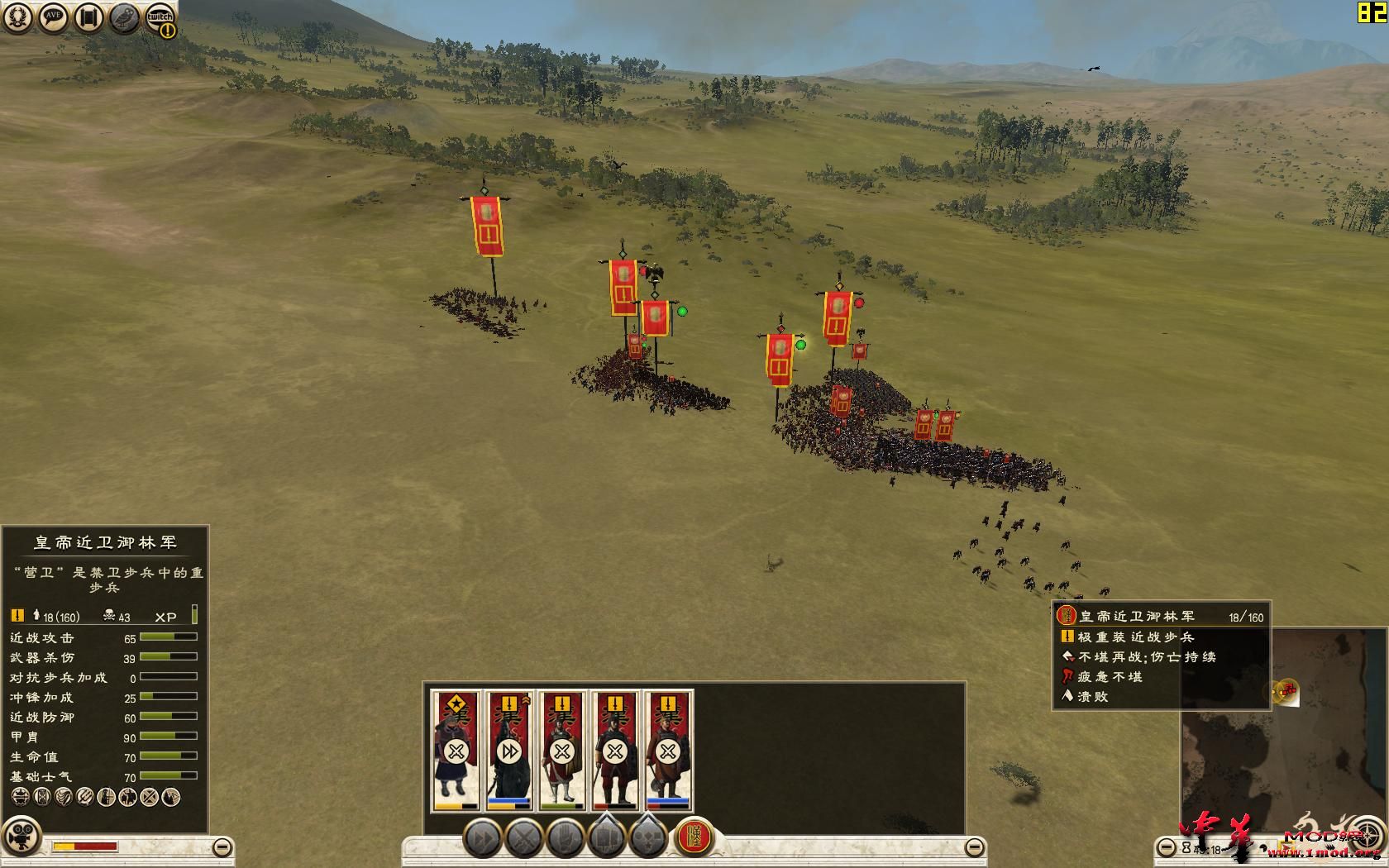This screenshot has width=1389, height=868.
Task: Open the unit formations button
Action: [608, 839]
